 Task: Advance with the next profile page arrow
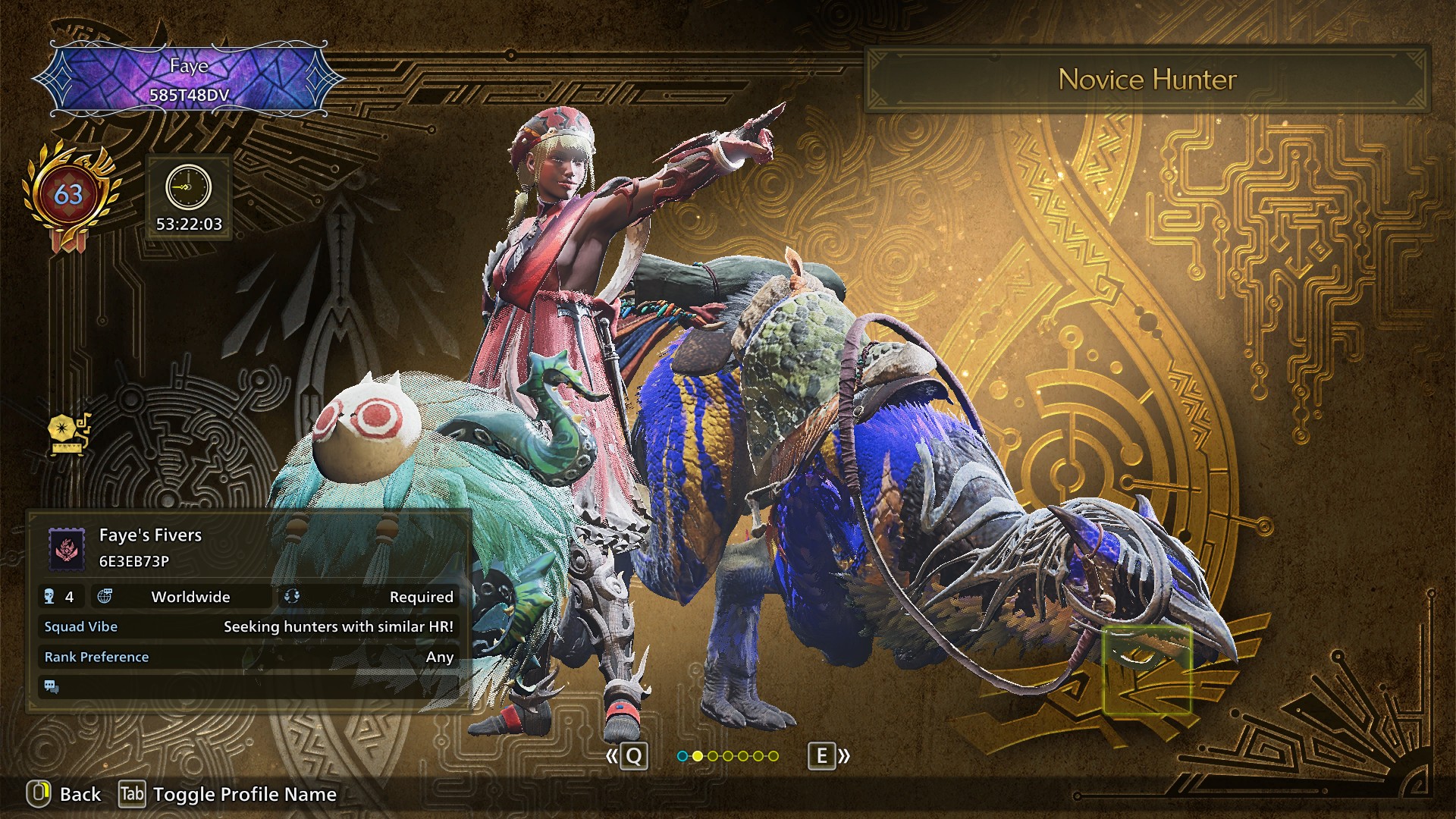tap(828, 756)
